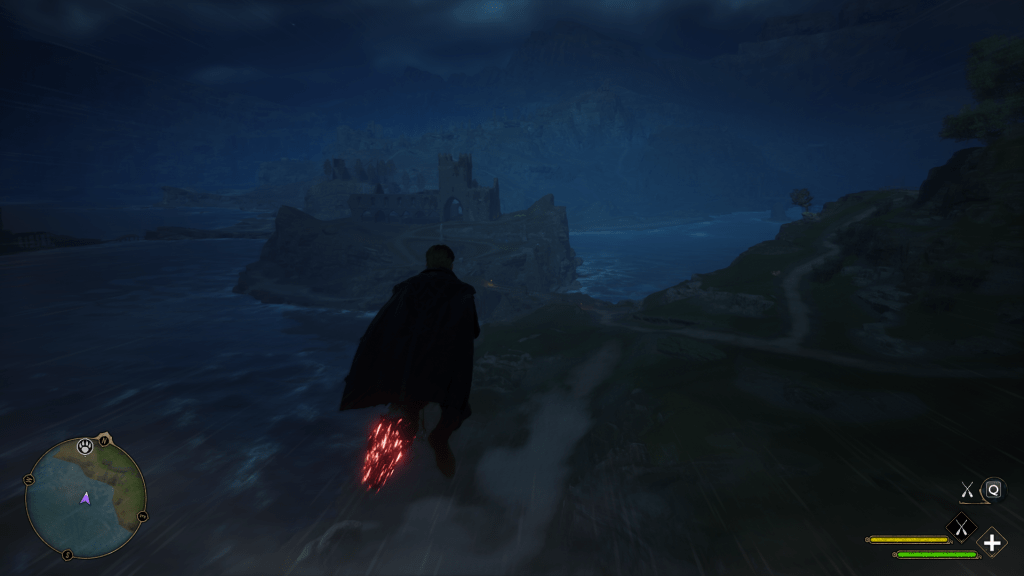
Task: Open the circular minimap
Action: [85, 497]
